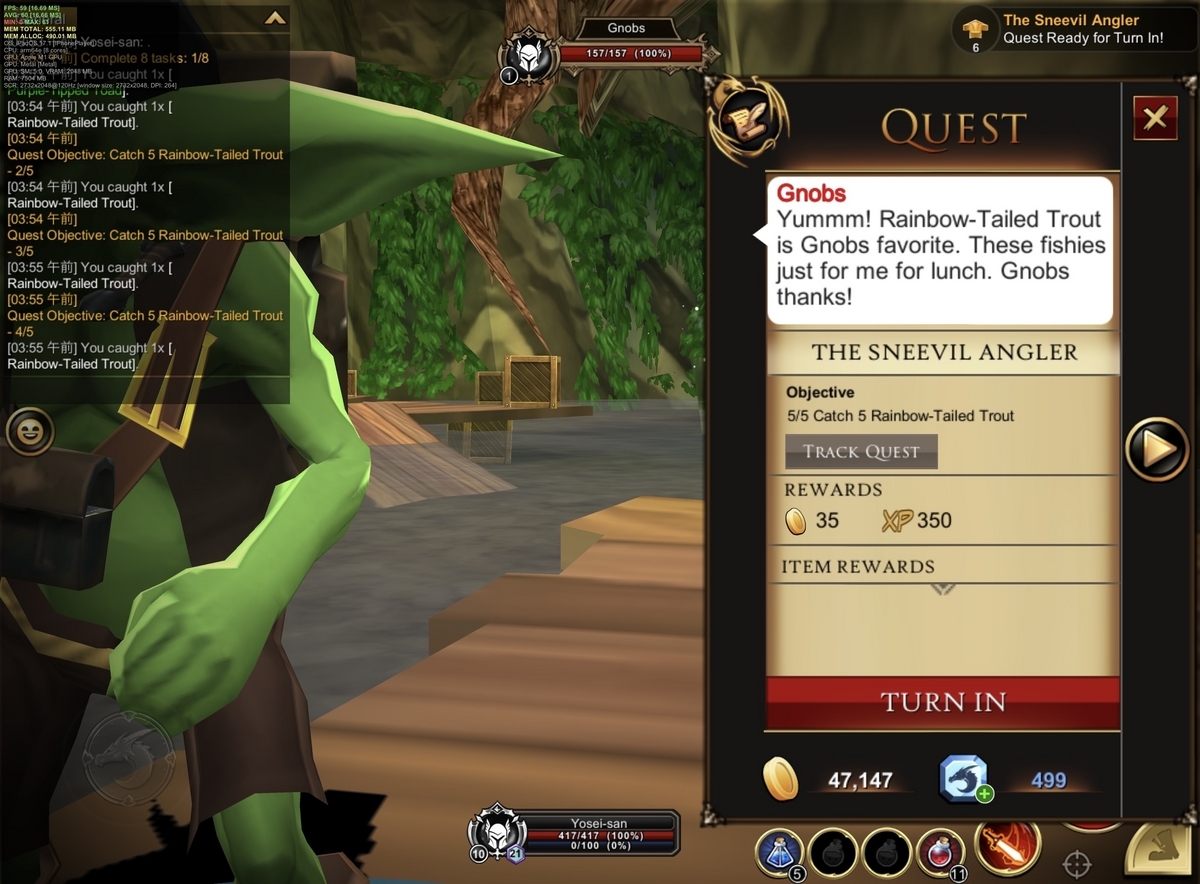Viewport: 1200px width, 884px height.
Task: Expand the Item Rewards section
Action: [x=942, y=589]
